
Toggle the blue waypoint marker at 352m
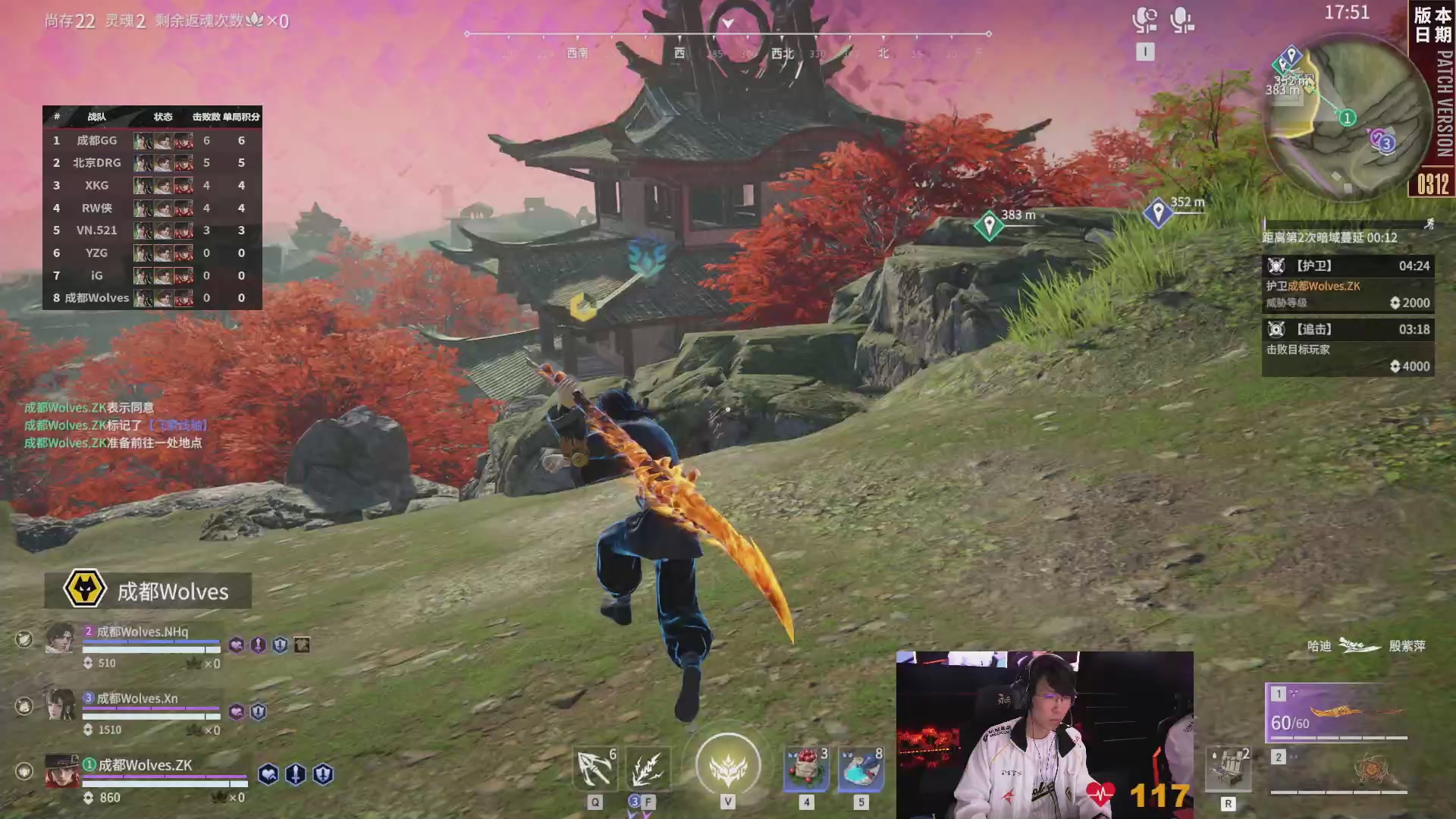1156,211
